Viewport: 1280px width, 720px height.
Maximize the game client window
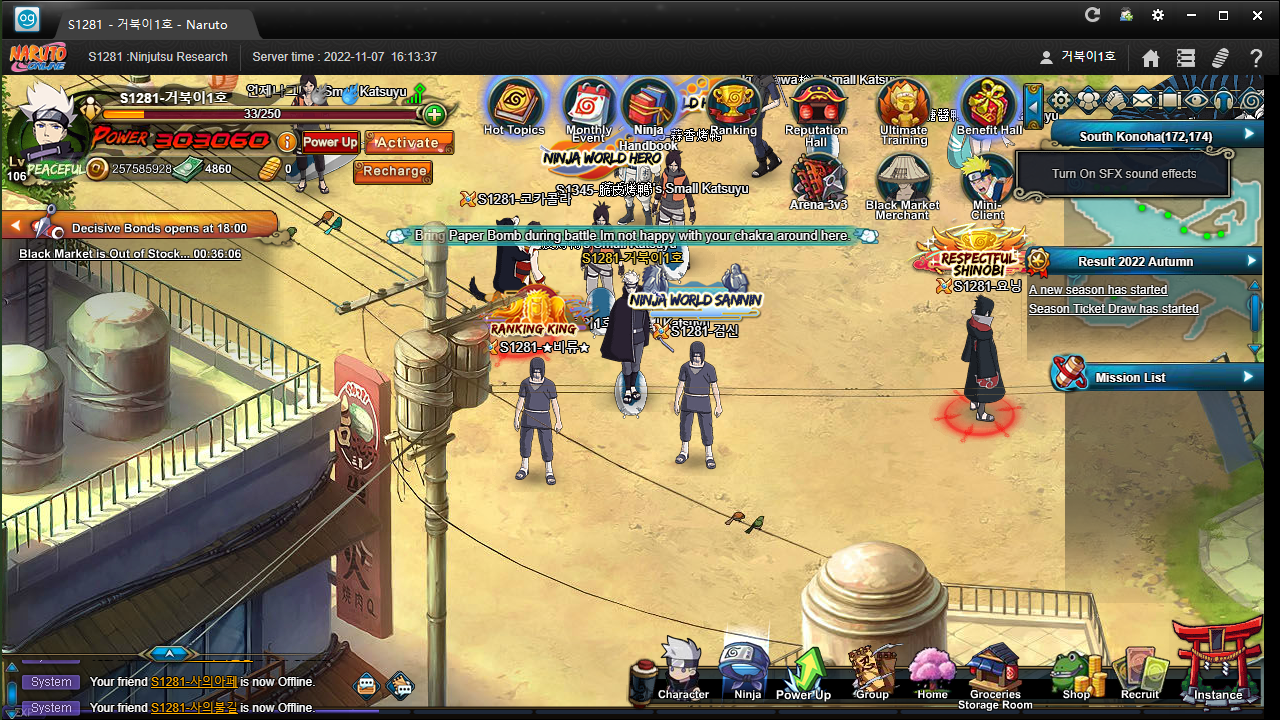click(1223, 15)
